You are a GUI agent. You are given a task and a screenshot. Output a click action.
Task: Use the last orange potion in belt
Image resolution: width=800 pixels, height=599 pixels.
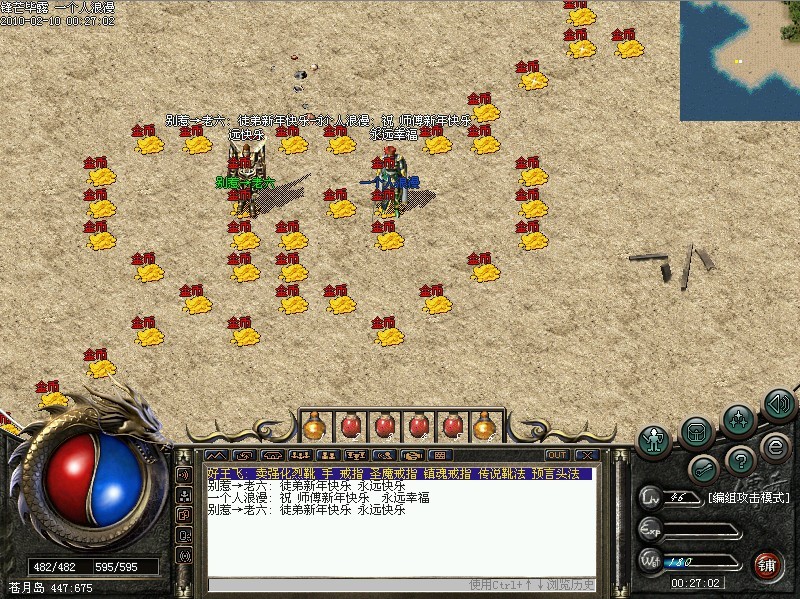point(485,426)
